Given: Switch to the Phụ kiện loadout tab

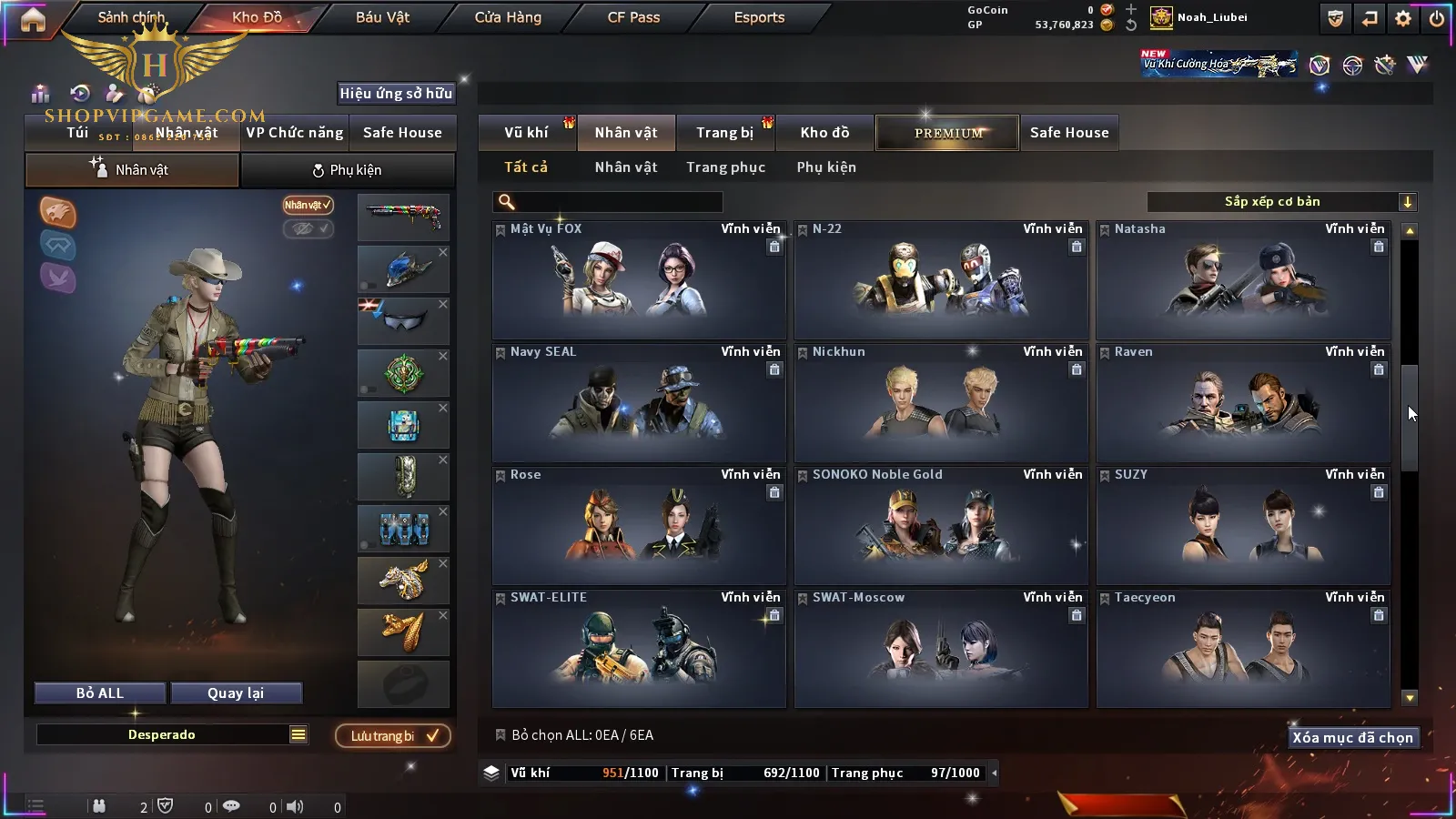Looking at the screenshot, I should (x=348, y=170).
